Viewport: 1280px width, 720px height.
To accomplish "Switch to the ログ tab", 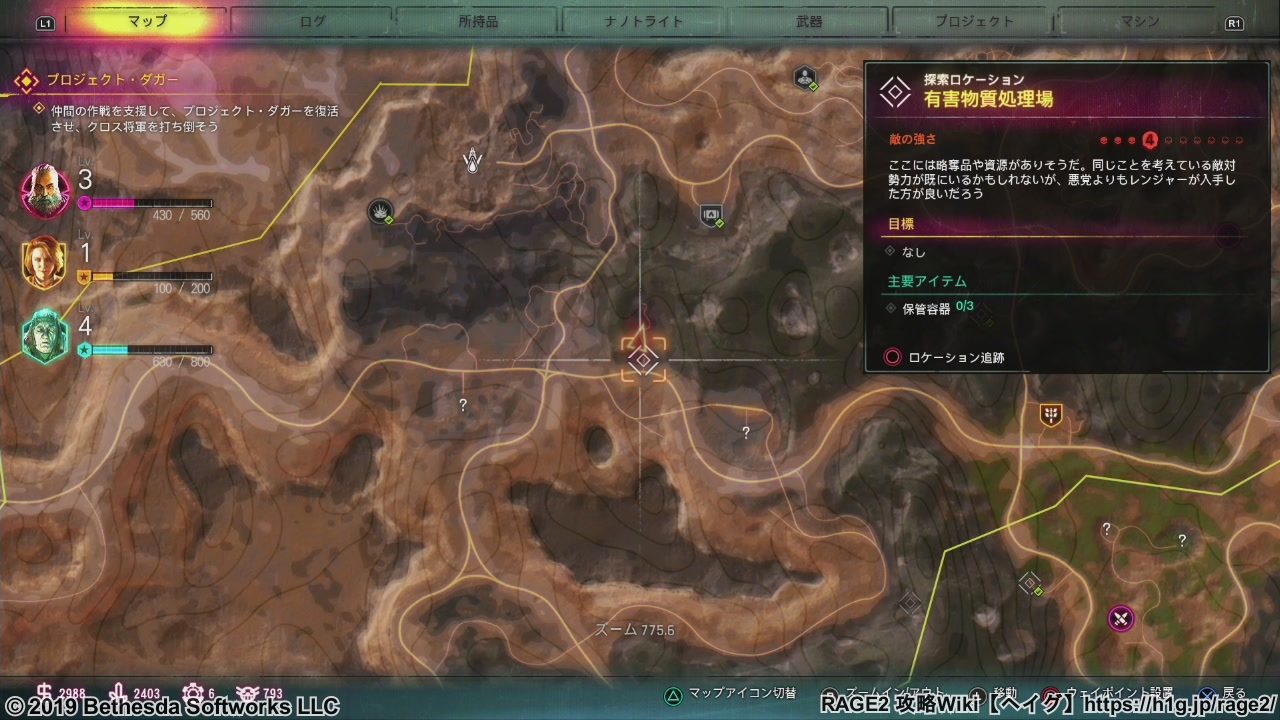I will click(312, 21).
